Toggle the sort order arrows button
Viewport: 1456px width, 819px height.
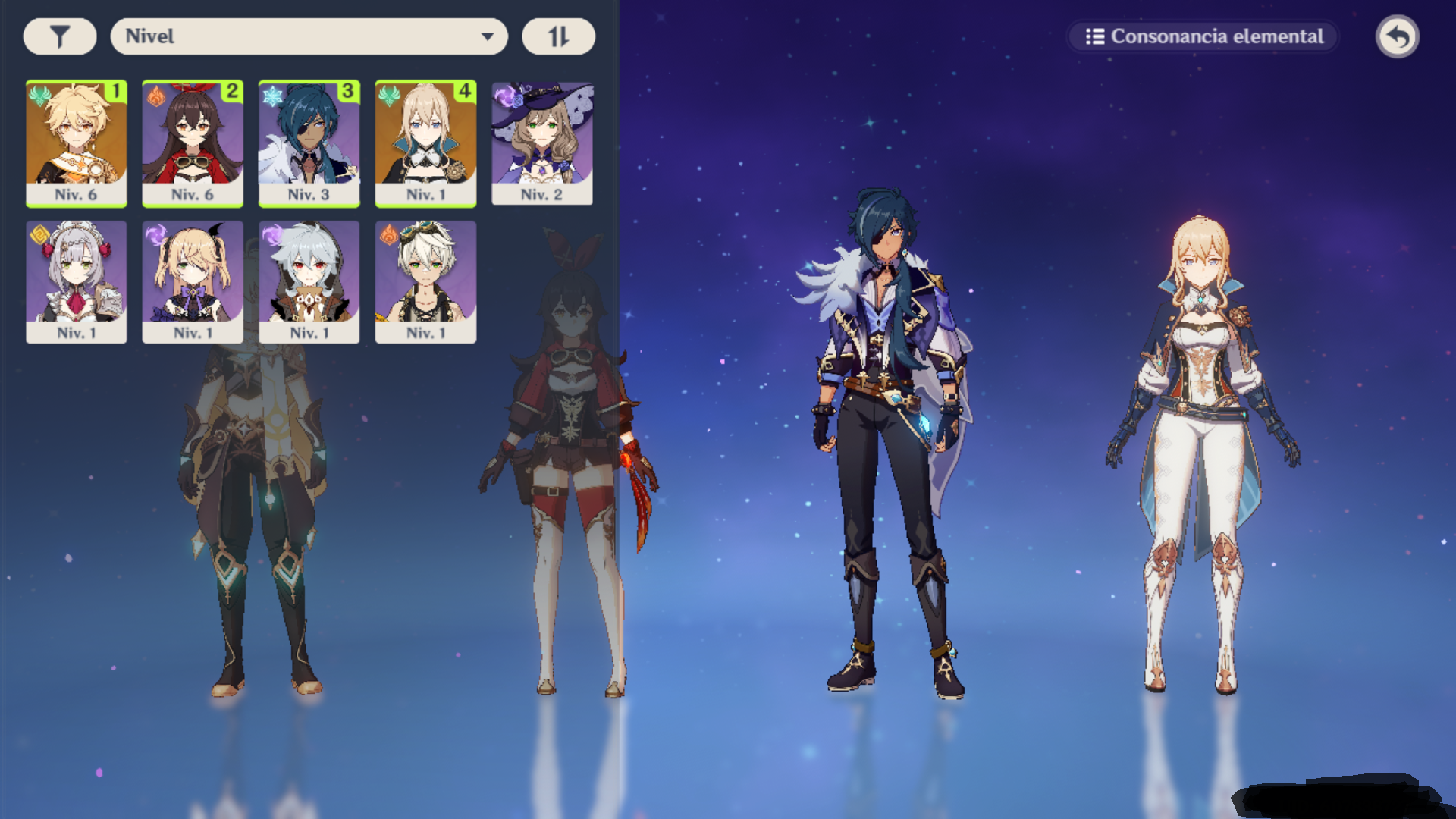[x=558, y=36]
